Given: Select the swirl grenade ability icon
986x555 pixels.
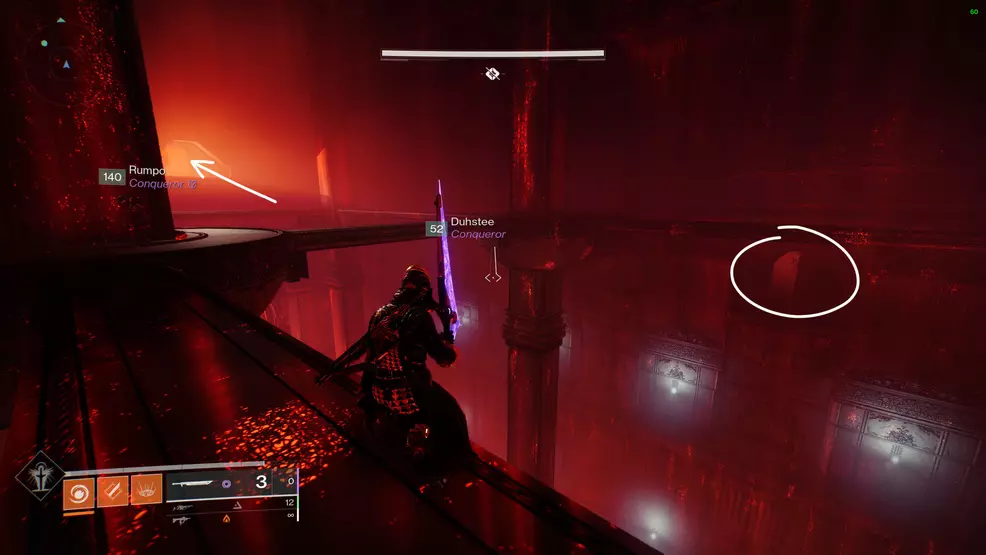Looking at the screenshot, I should [x=78, y=490].
